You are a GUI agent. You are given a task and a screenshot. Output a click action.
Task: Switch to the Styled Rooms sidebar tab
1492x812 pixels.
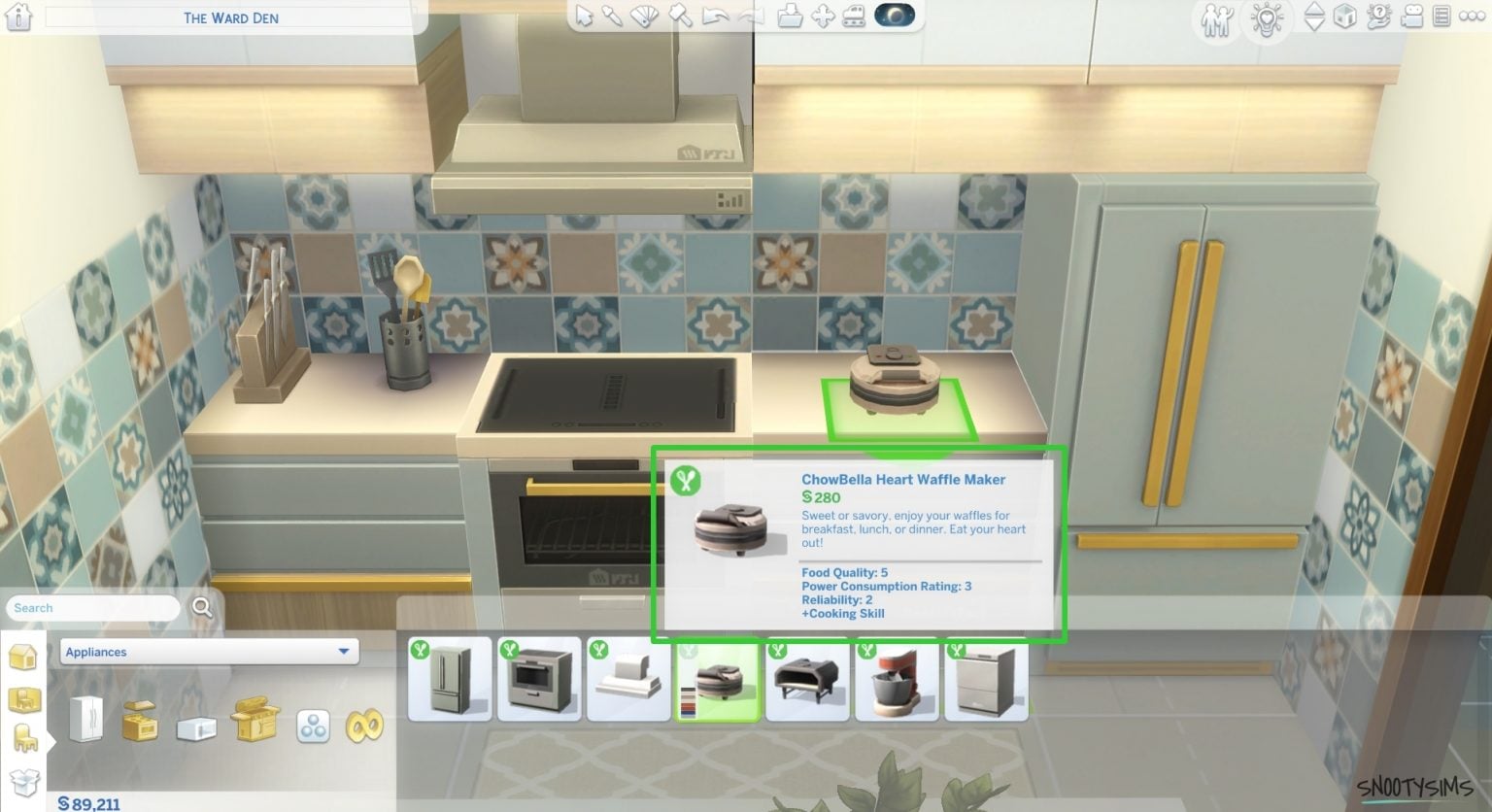tap(24, 697)
